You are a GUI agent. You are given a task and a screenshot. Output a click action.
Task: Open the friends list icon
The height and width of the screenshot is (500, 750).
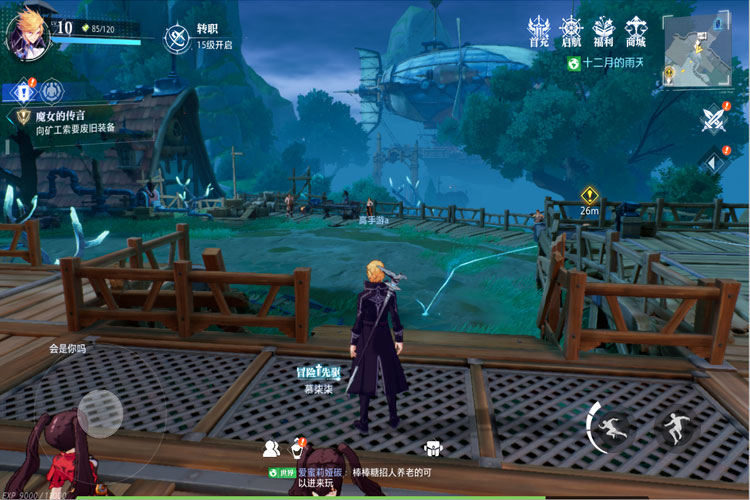[270, 448]
